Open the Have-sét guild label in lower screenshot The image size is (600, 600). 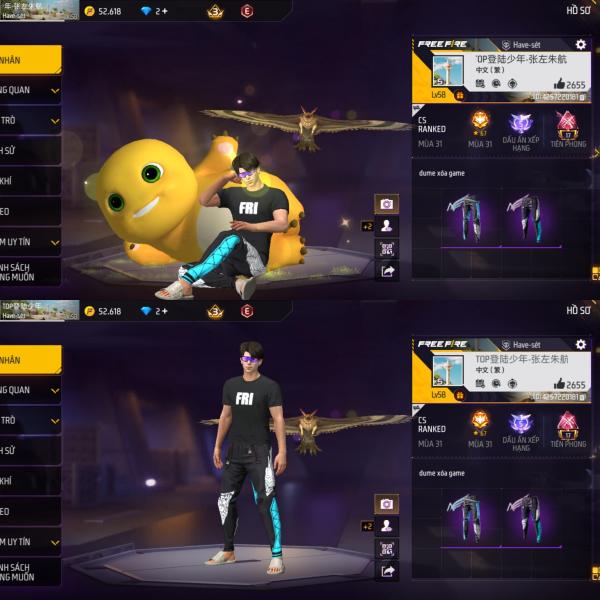coord(527,344)
